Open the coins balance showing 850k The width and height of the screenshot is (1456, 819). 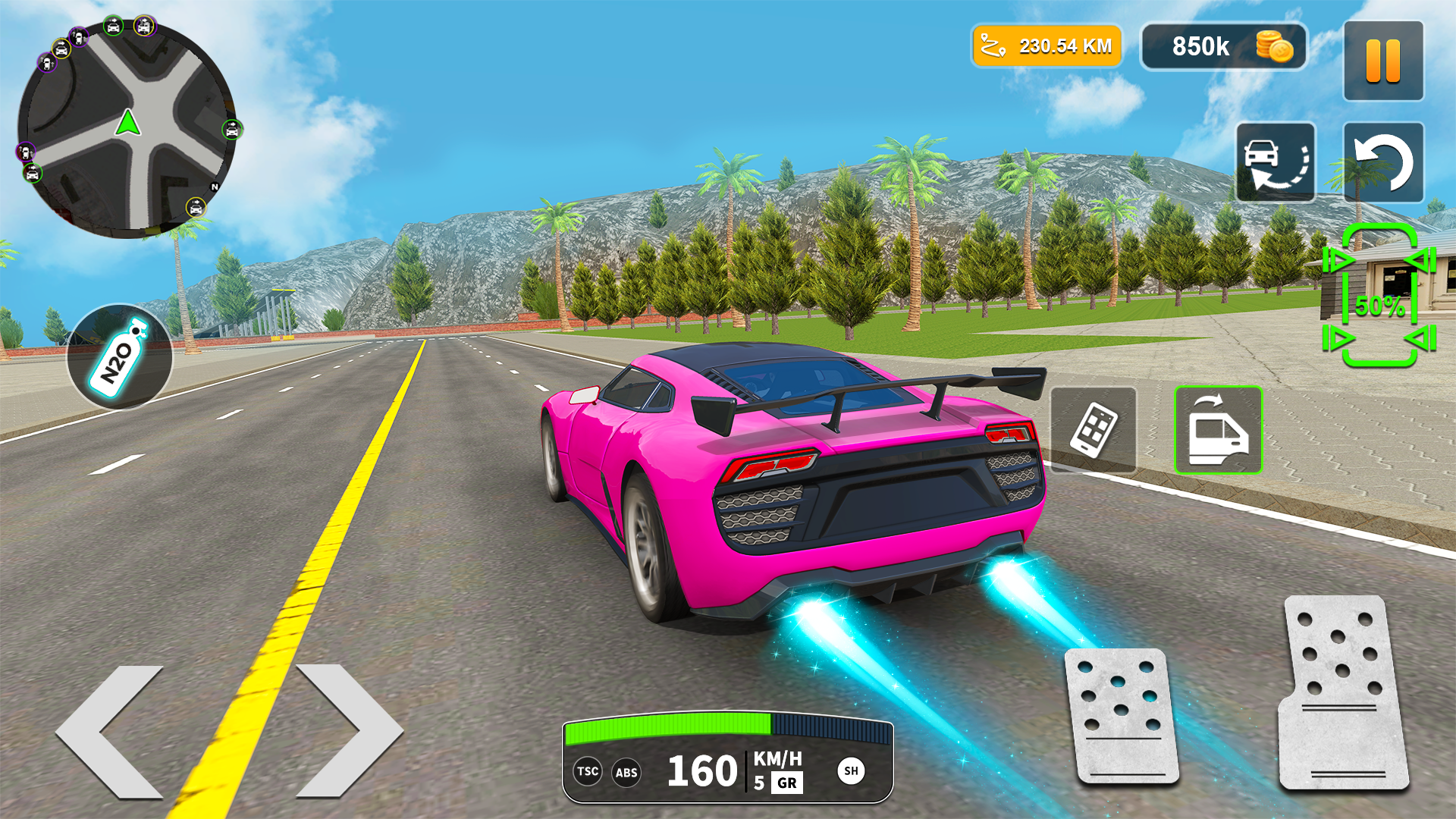1223,47
